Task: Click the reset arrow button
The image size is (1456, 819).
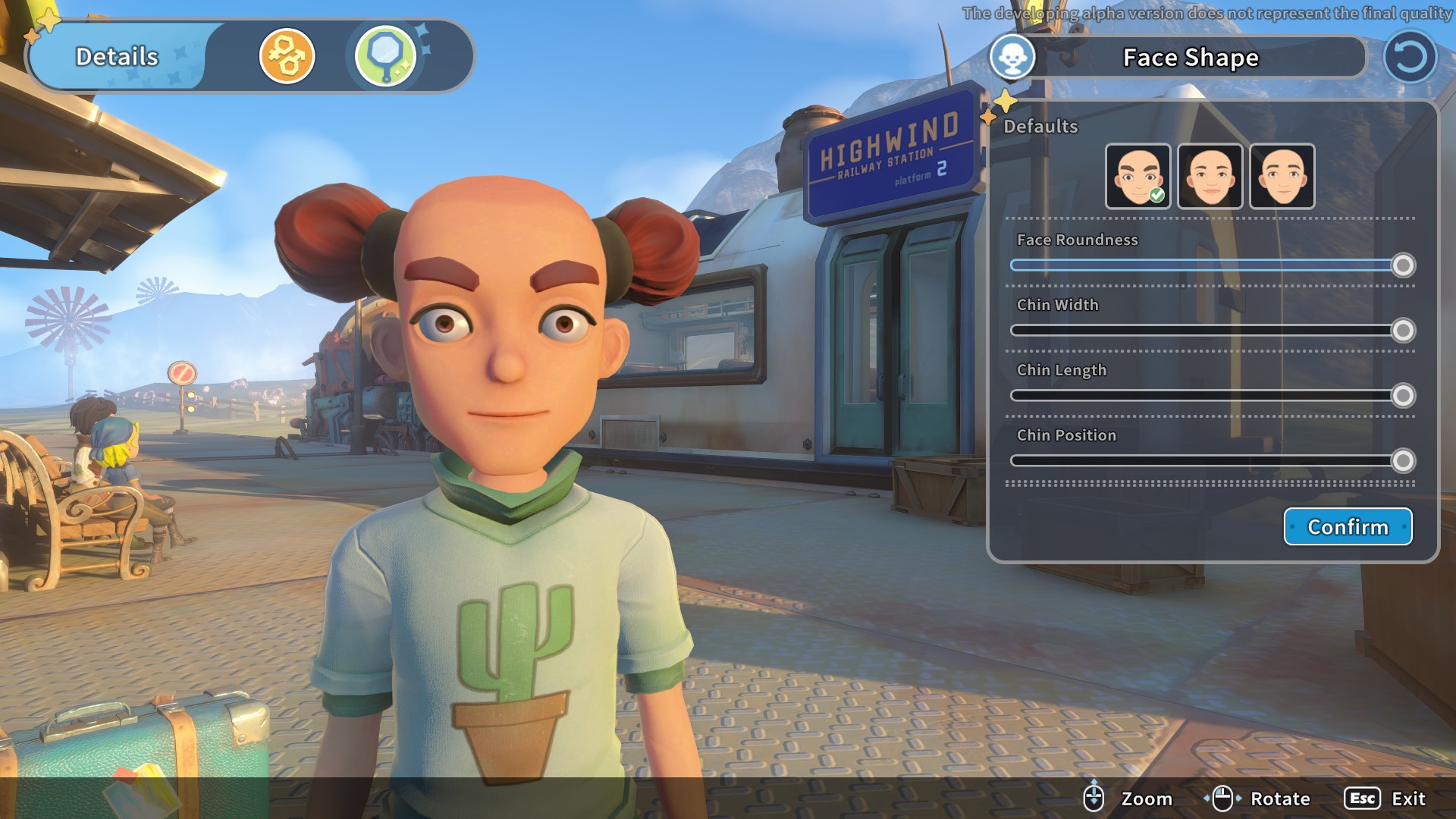Action: [x=1410, y=57]
